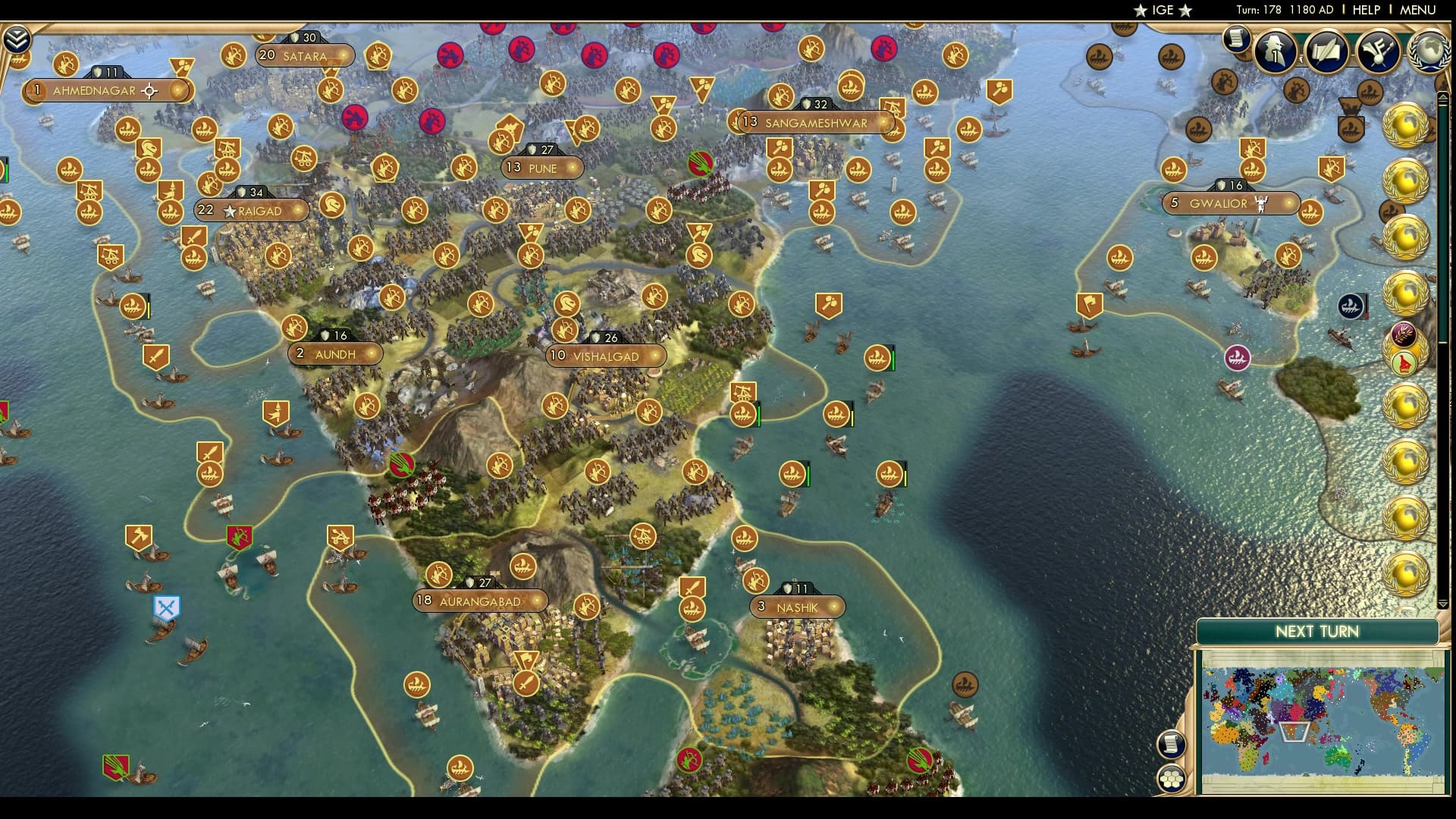
Task: Open the HELP menu item
Action: coord(1366,10)
